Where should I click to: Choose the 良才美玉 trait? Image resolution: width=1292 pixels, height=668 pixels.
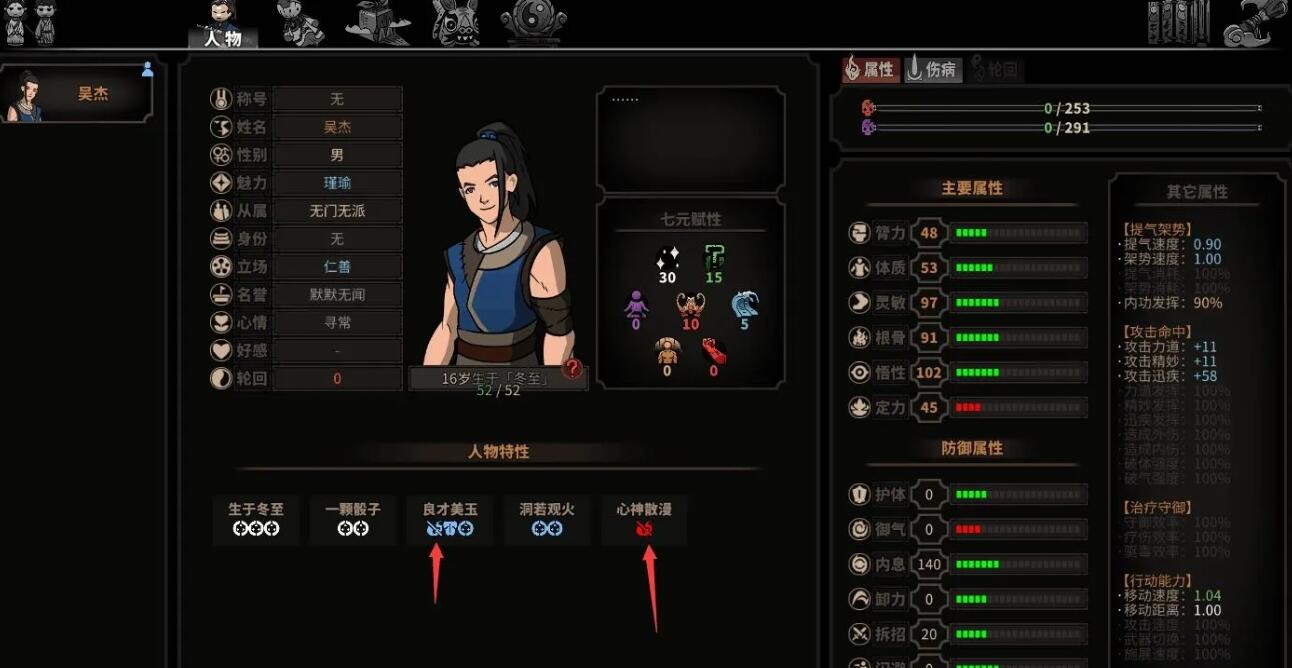click(450, 519)
